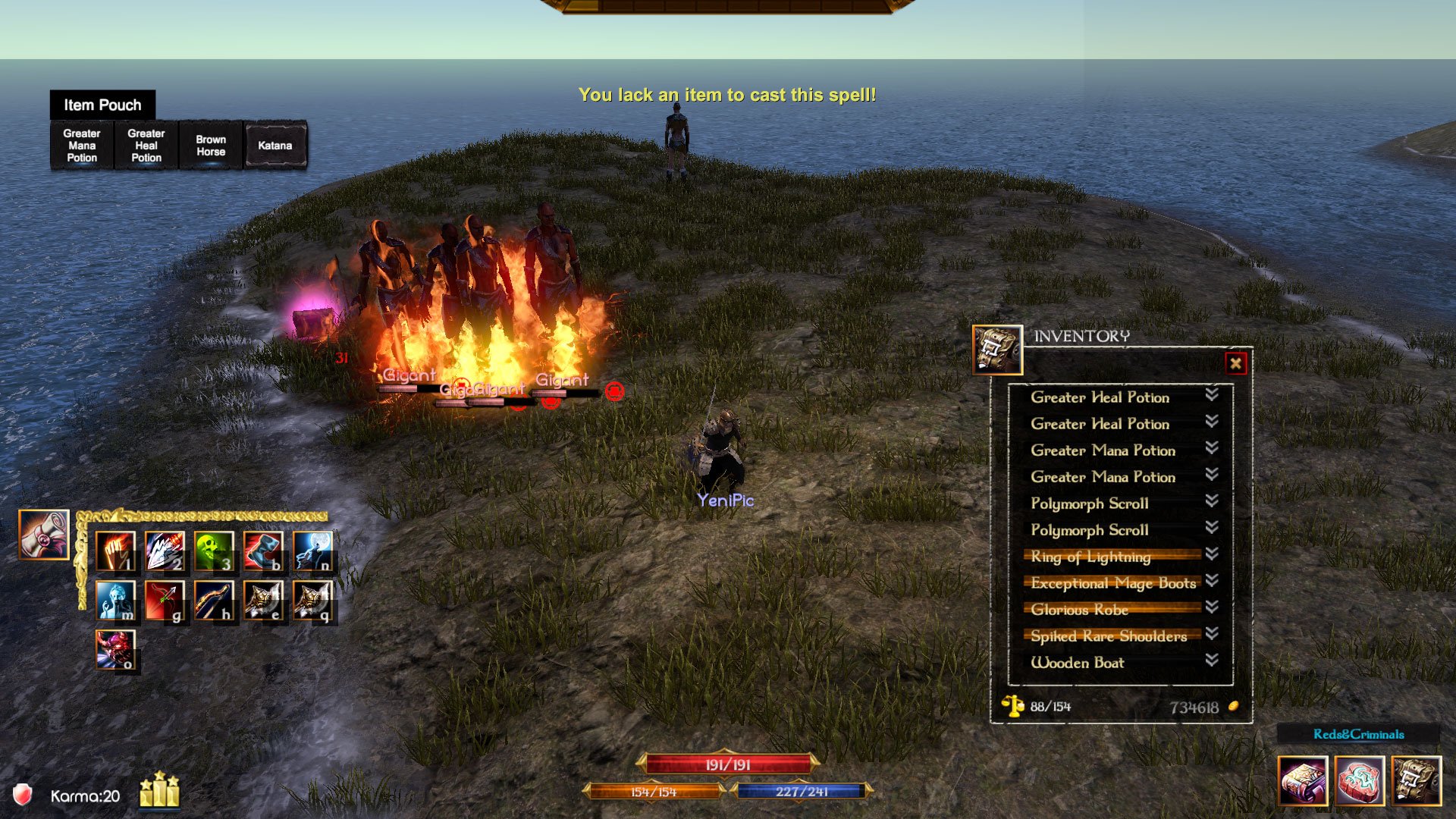This screenshot has width=1456, height=819.
Task: Use the red bow-and-arrow skill
Action: coord(165,601)
